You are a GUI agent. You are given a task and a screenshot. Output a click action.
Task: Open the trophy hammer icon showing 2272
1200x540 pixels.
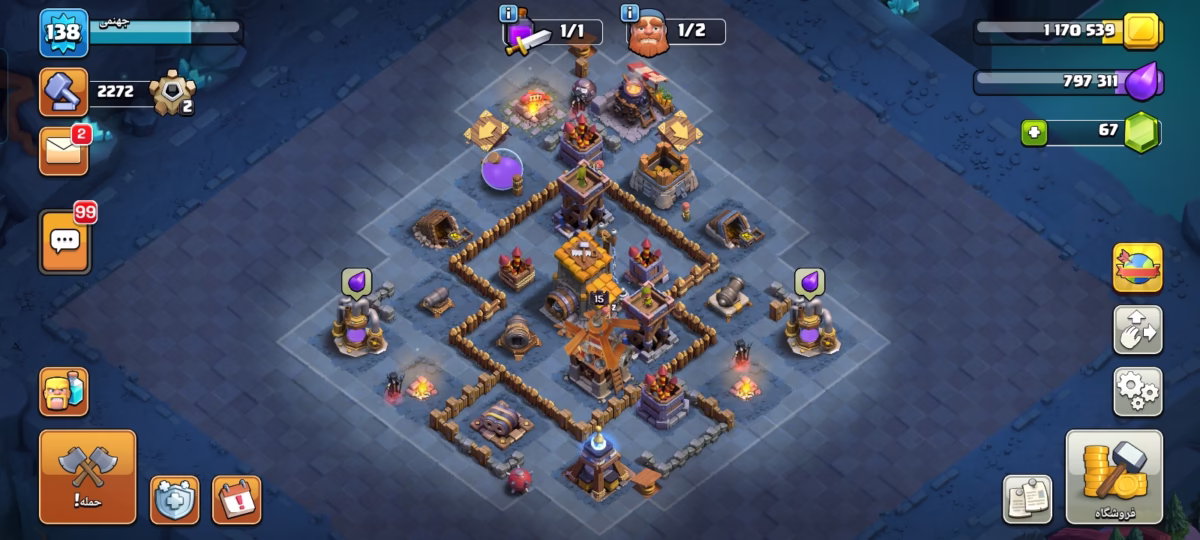[x=62, y=92]
